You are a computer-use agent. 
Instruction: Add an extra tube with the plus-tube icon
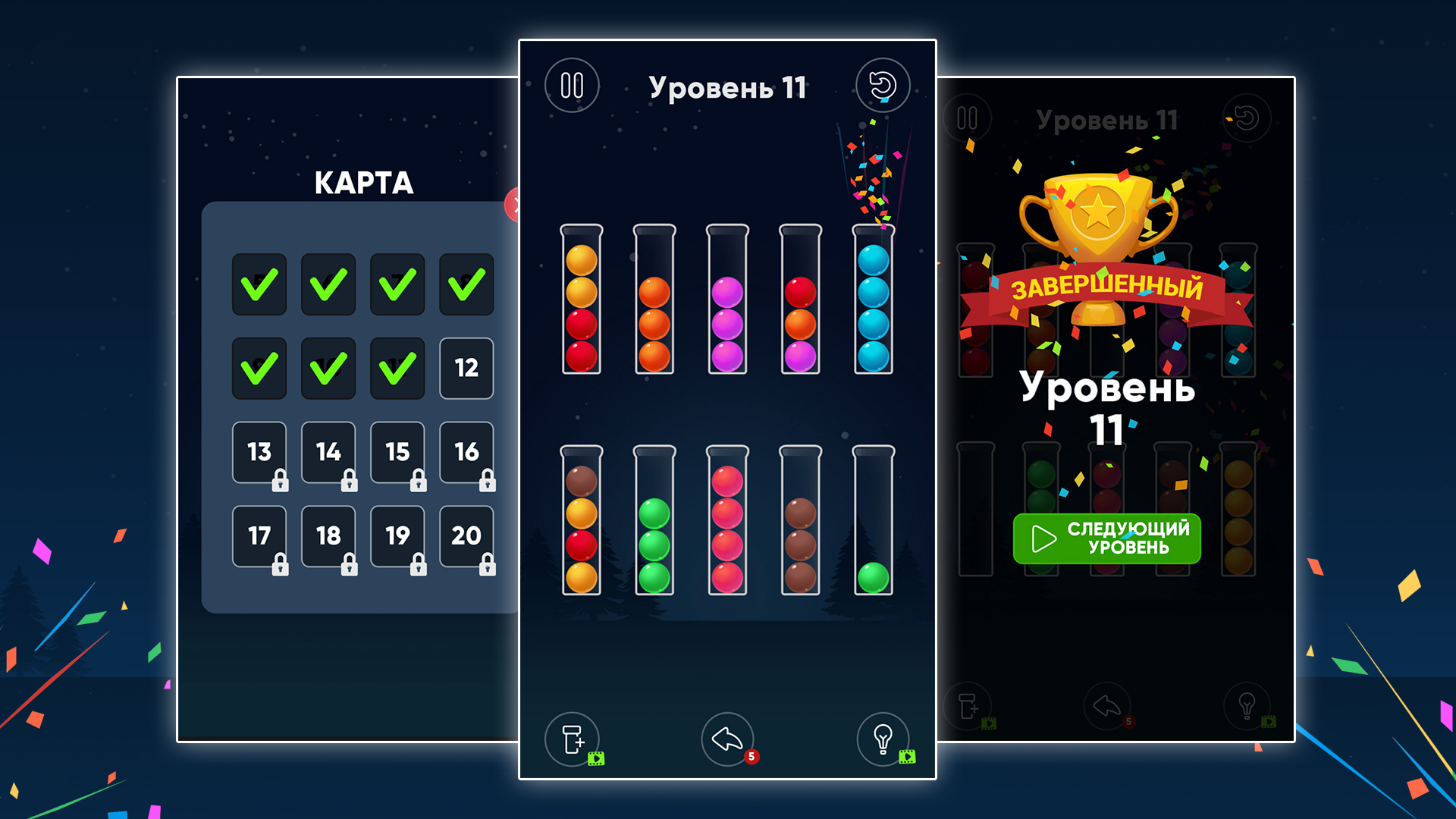coord(573,739)
